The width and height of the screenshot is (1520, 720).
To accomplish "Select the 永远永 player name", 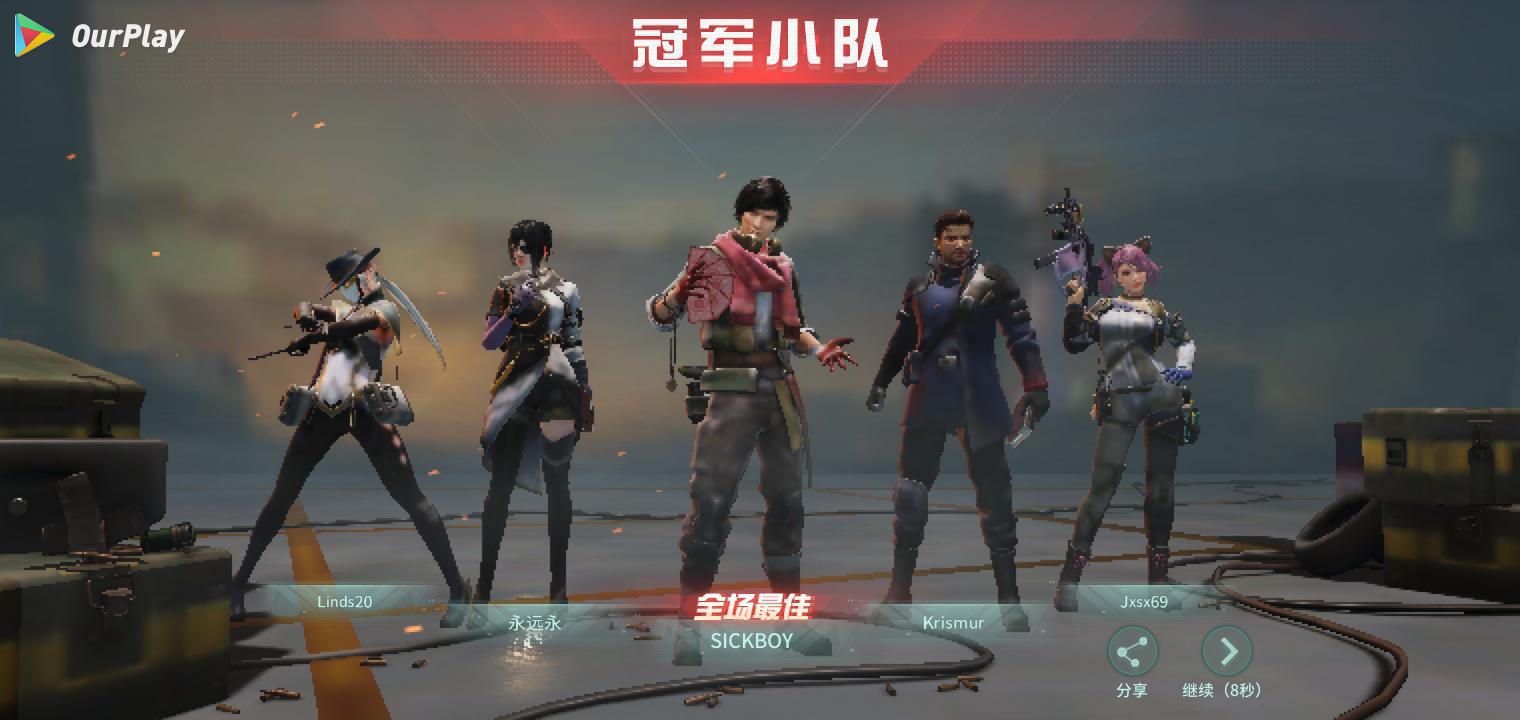I will 534,622.
